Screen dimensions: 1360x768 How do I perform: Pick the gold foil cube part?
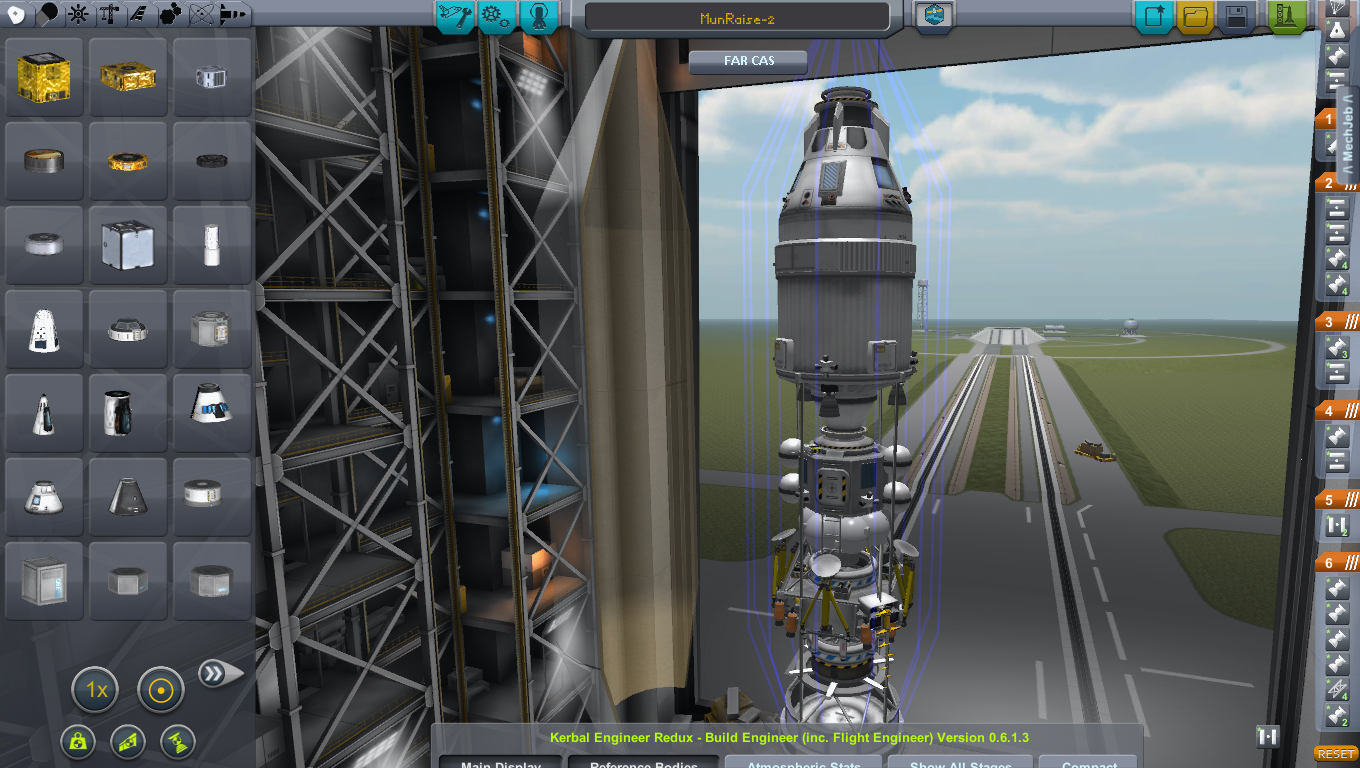[x=44, y=76]
